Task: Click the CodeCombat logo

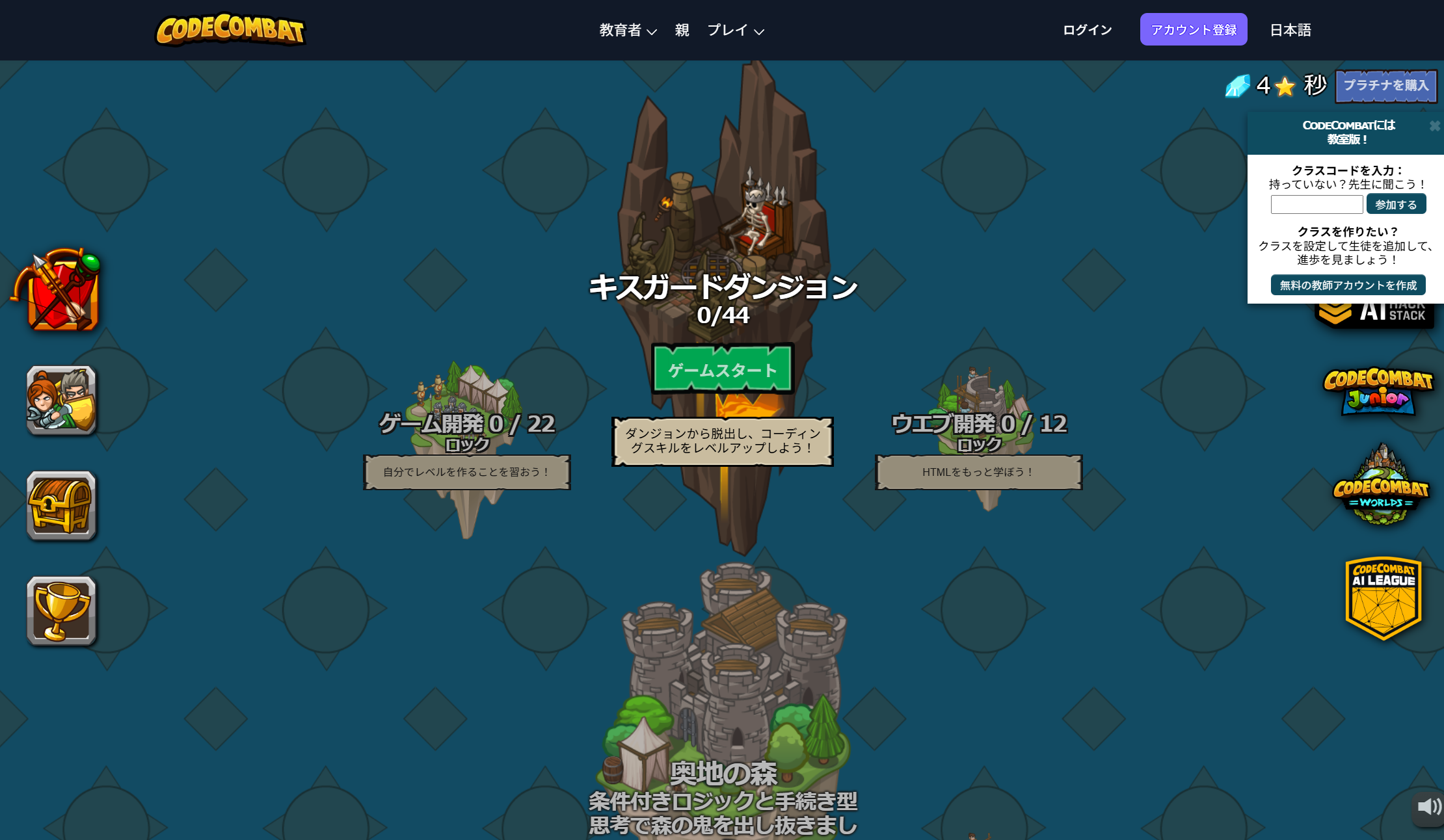Action: click(x=230, y=30)
